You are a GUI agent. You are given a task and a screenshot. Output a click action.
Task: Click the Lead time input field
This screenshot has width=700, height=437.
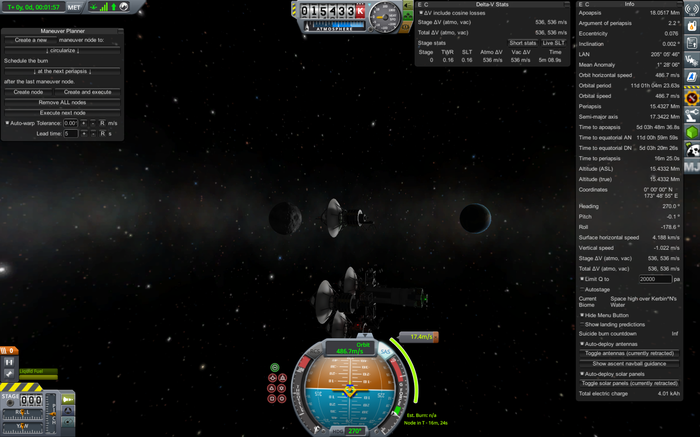[x=70, y=133]
